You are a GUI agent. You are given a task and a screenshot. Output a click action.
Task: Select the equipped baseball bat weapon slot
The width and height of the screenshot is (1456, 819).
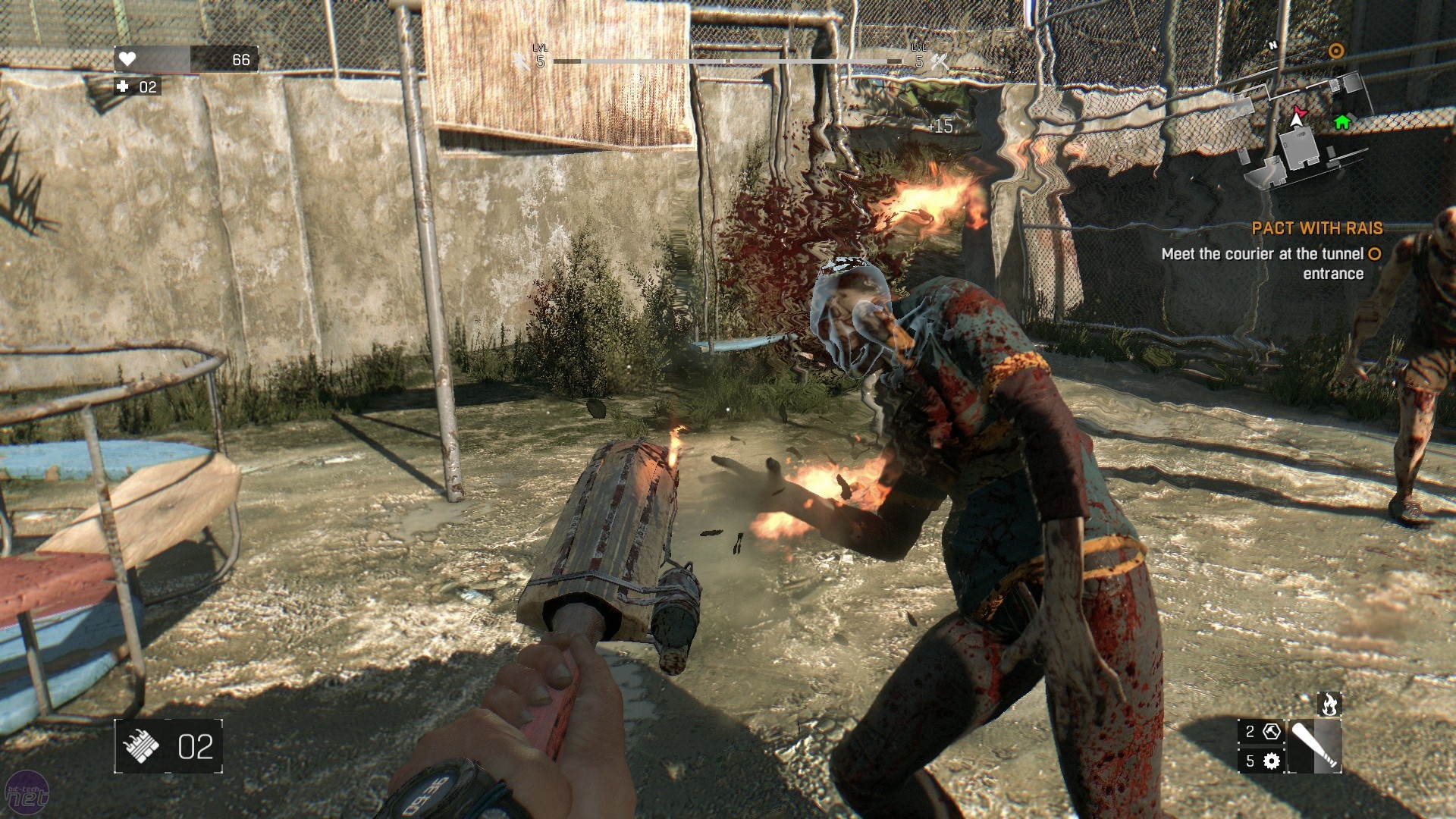point(1315,746)
